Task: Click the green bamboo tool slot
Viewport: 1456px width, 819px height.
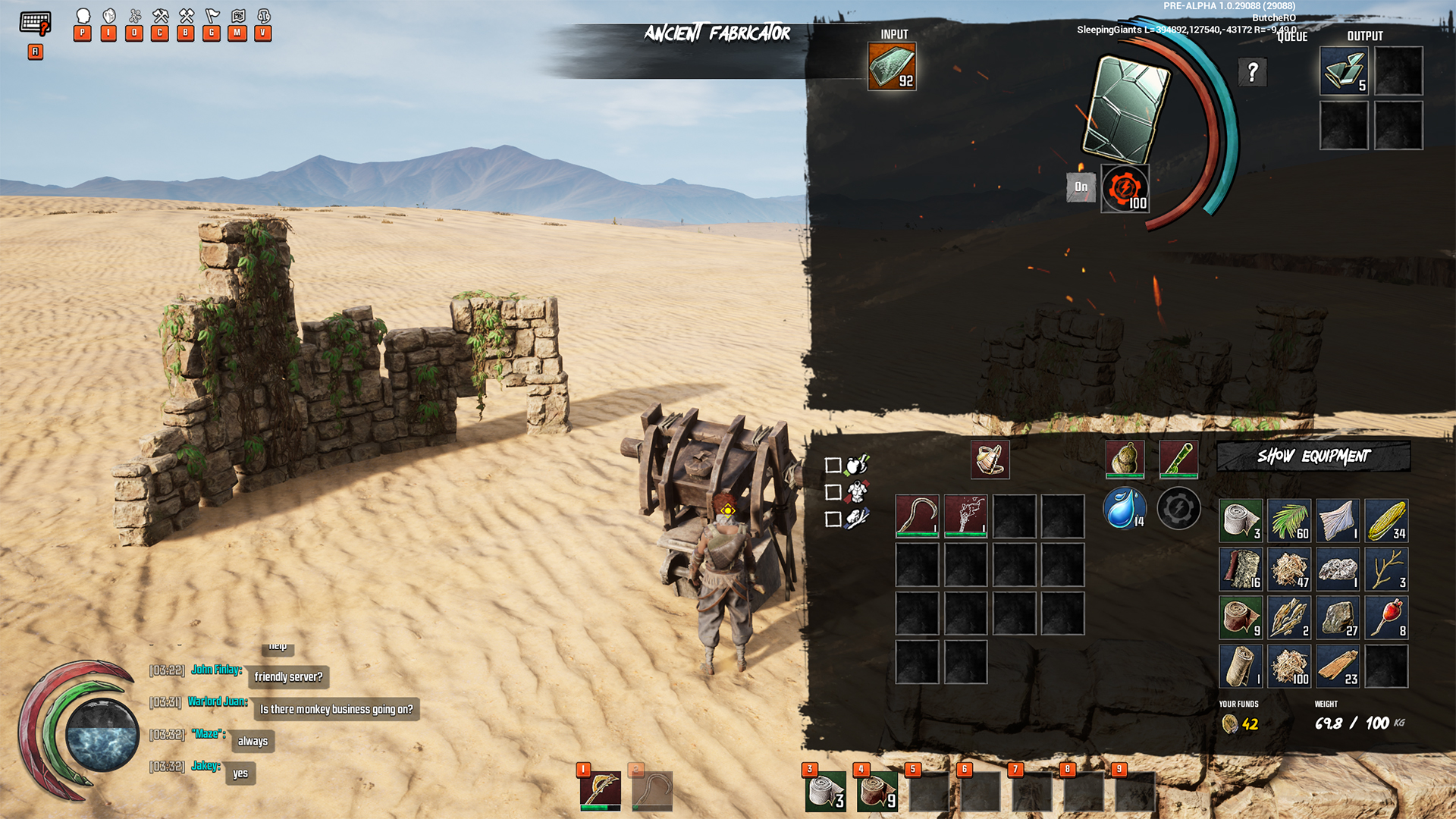Action: pos(1178,460)
